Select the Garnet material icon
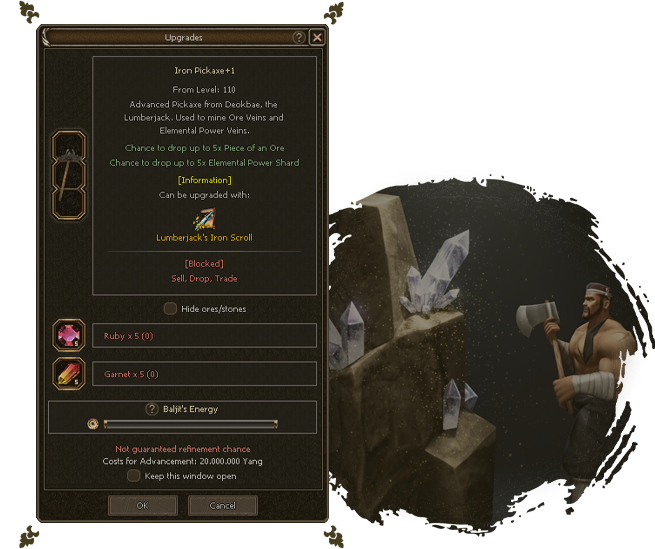The image size is (655, 549). (69, 374)
